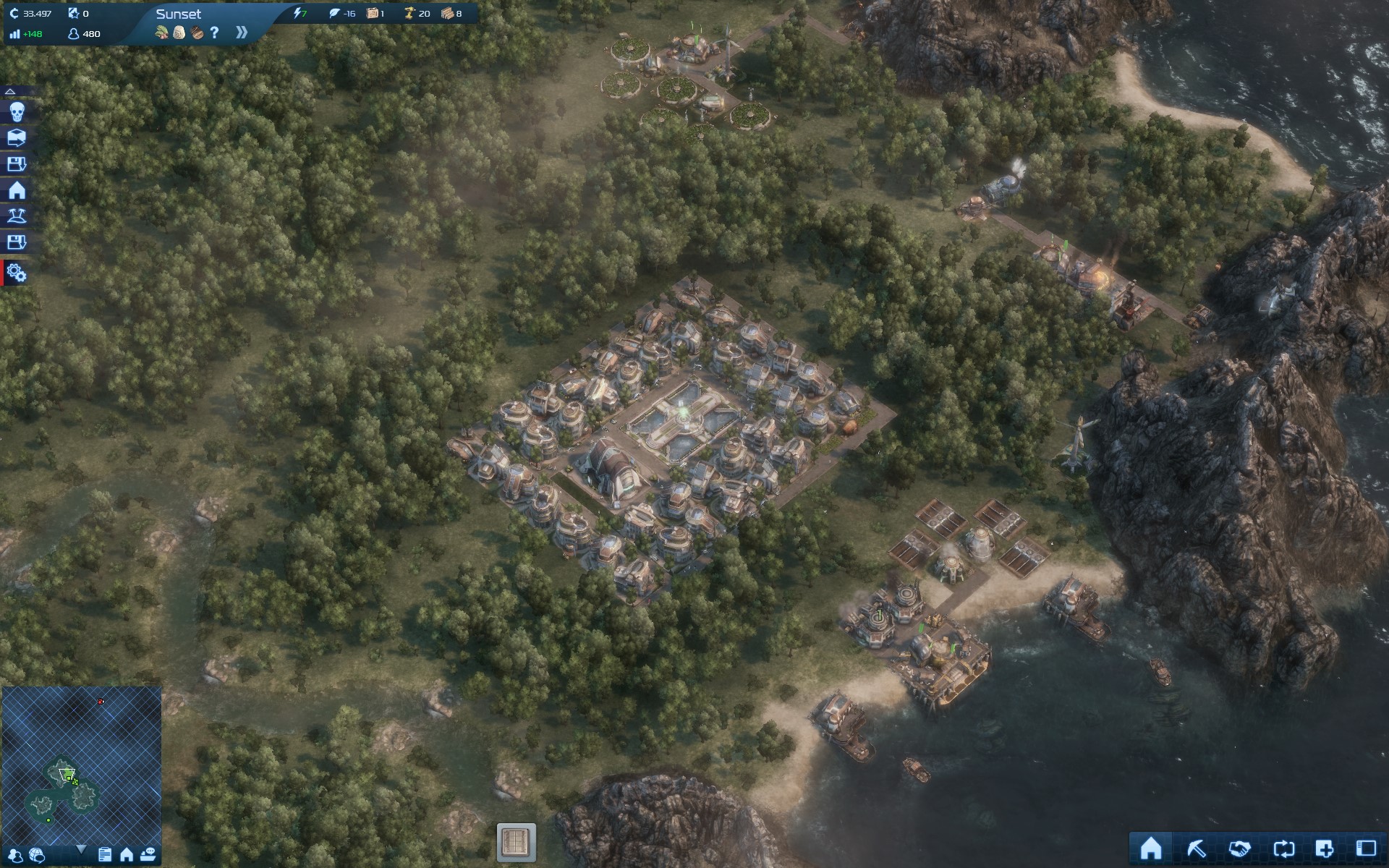Toggle the document list icon beside minimap
The height and width of the screenshot is (868, 1389).
[x=106, y=856]
